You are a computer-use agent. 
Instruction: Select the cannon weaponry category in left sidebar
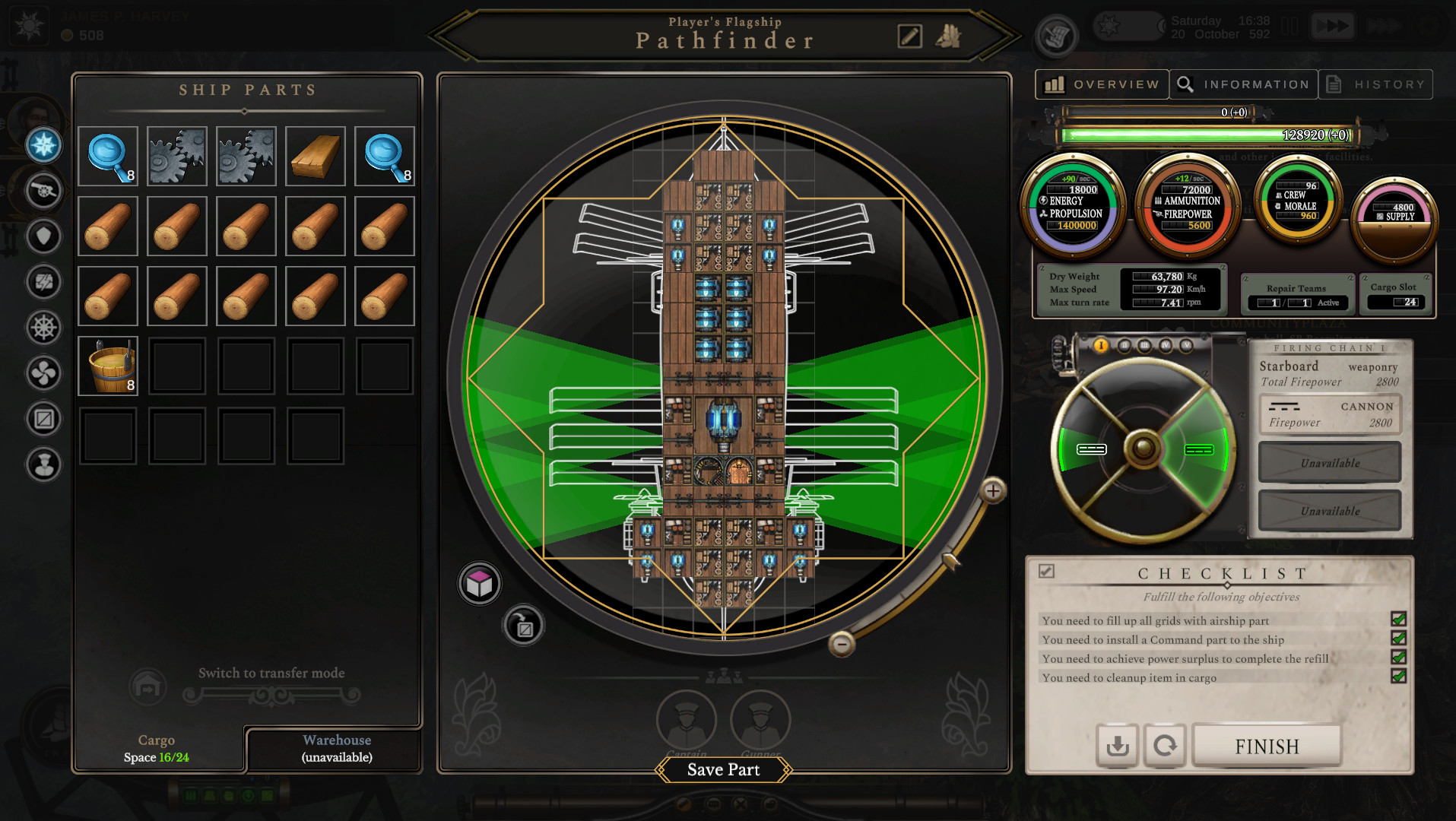tap(43, 192)
